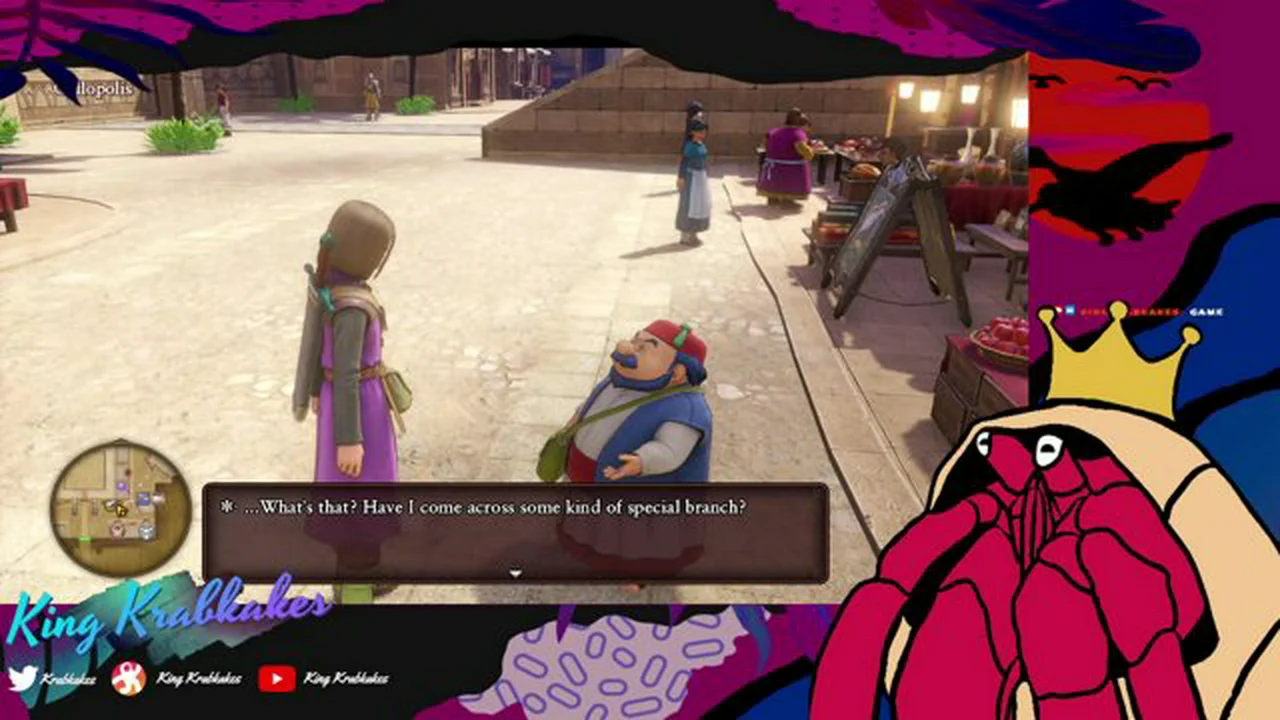Click the YouTube icon in stream overlay
Screen dimensions: 1280x720
point(276,679)
